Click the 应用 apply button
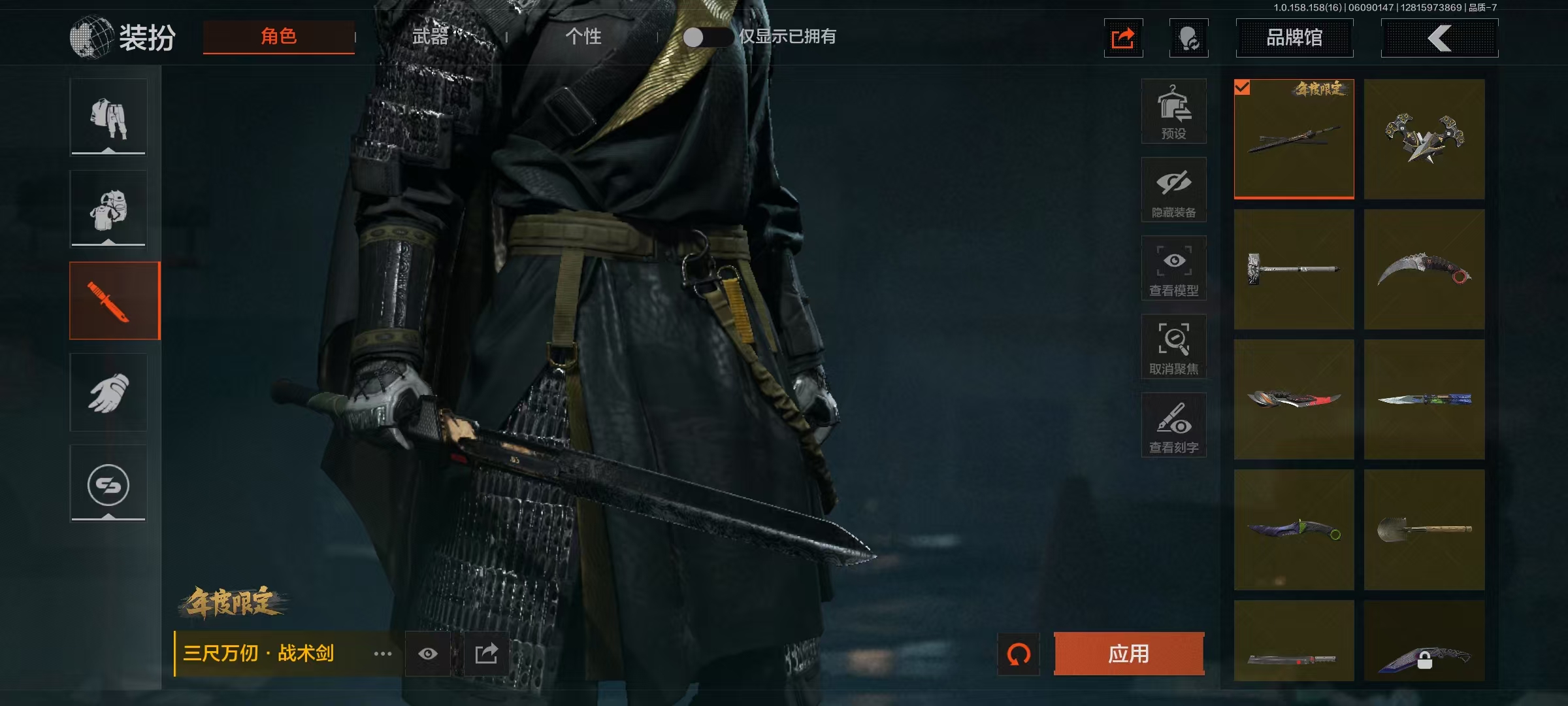 pyautogui.click(x=1128, y=654)
